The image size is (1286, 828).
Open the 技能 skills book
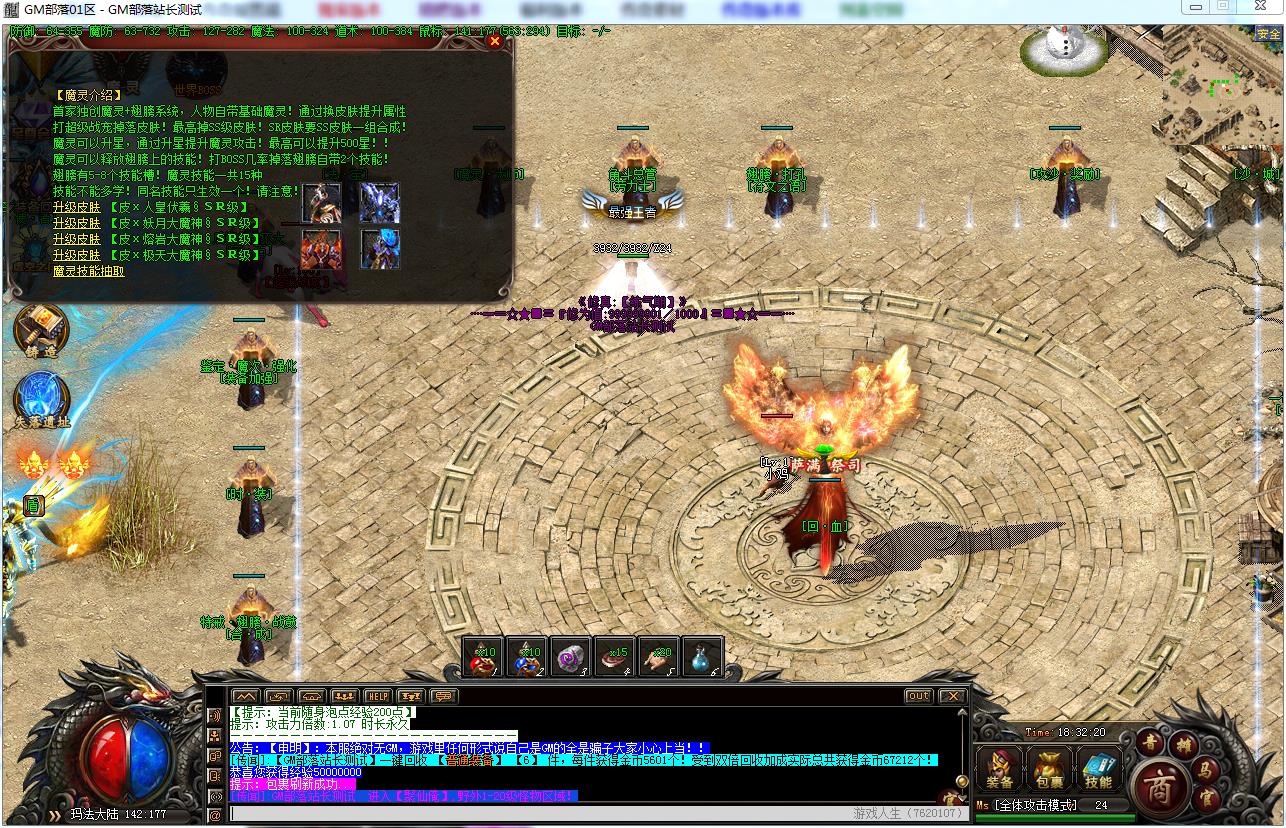tap(1098, 768)
